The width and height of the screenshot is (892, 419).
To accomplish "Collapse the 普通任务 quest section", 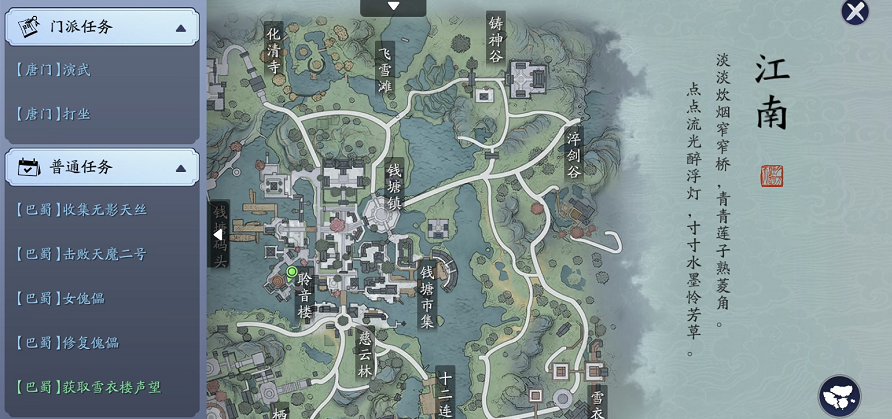I will [x=180, y=167].
